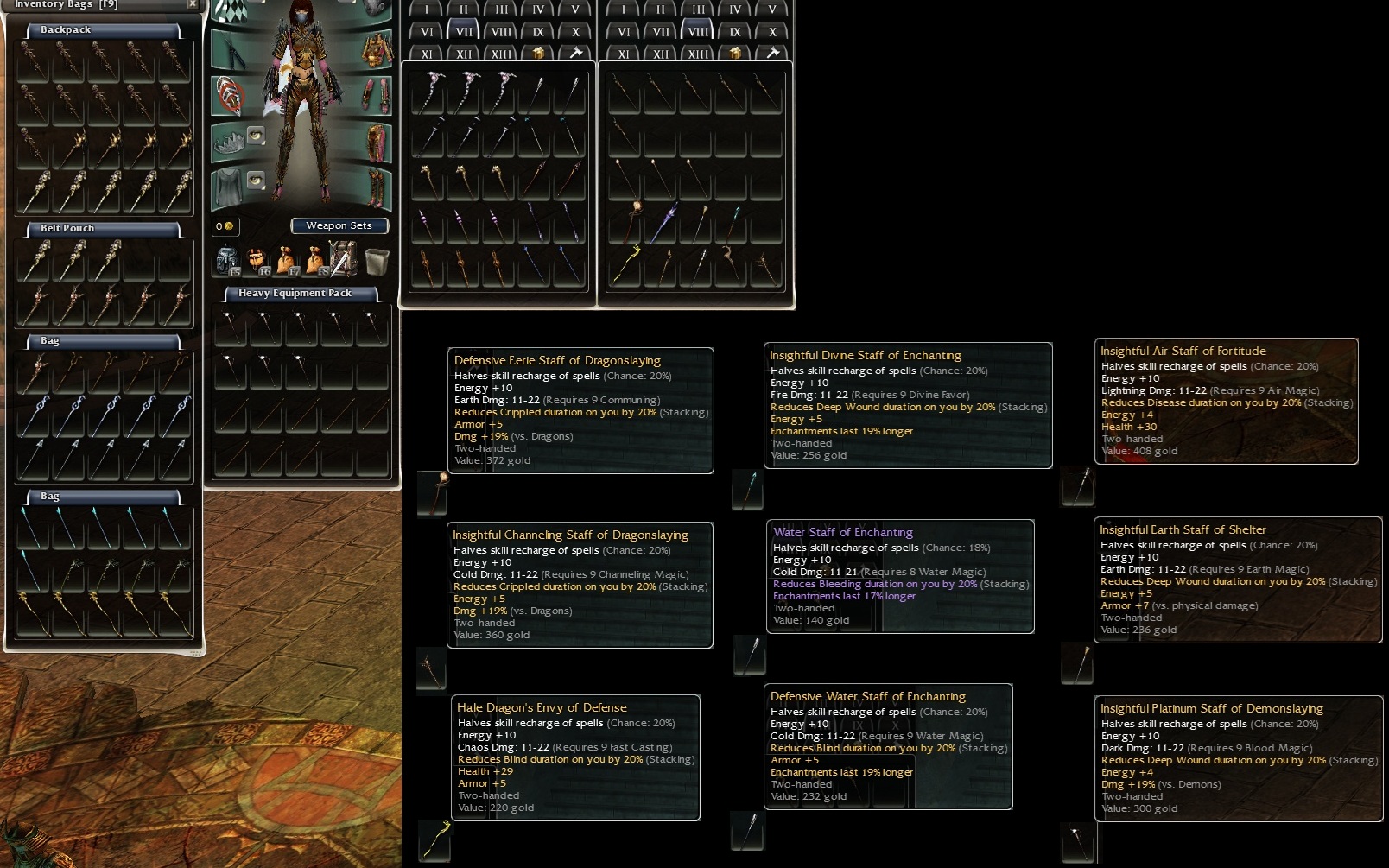Select the crown headgear slot
This screenshot has height=868, width=1389.
click(228, 140)
